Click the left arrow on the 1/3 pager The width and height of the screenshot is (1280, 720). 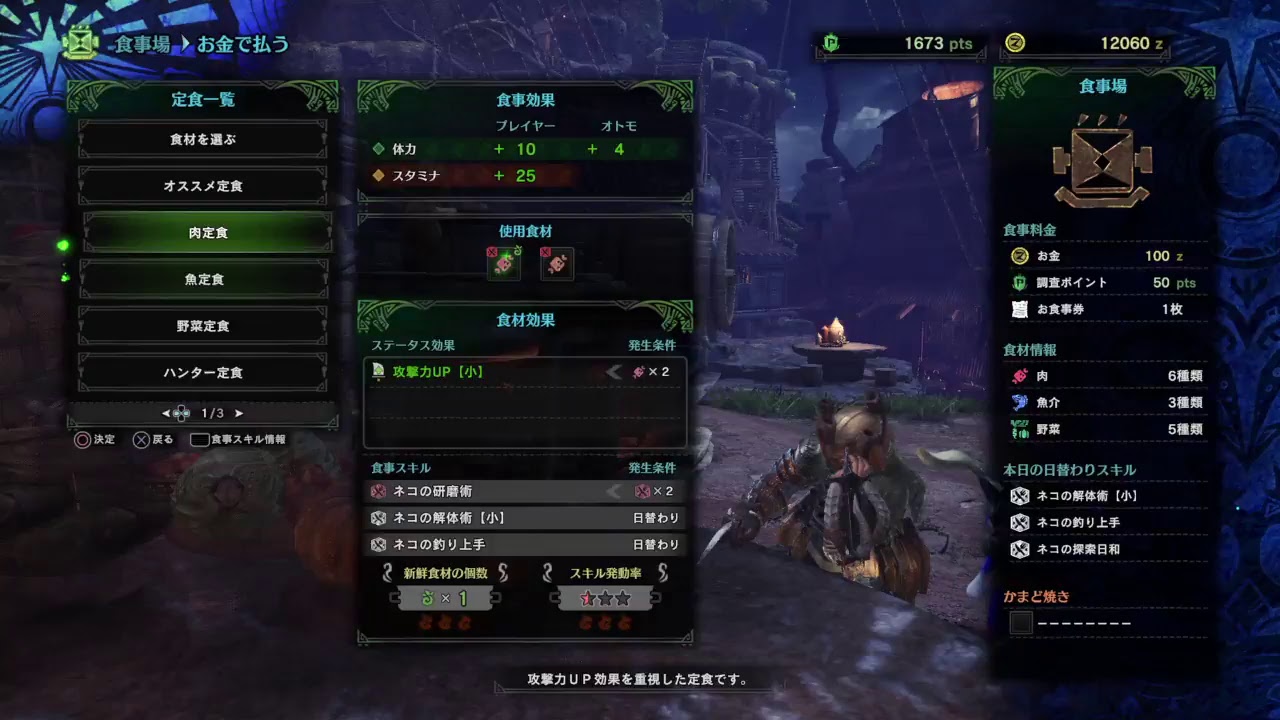click(x=166, y=412)
